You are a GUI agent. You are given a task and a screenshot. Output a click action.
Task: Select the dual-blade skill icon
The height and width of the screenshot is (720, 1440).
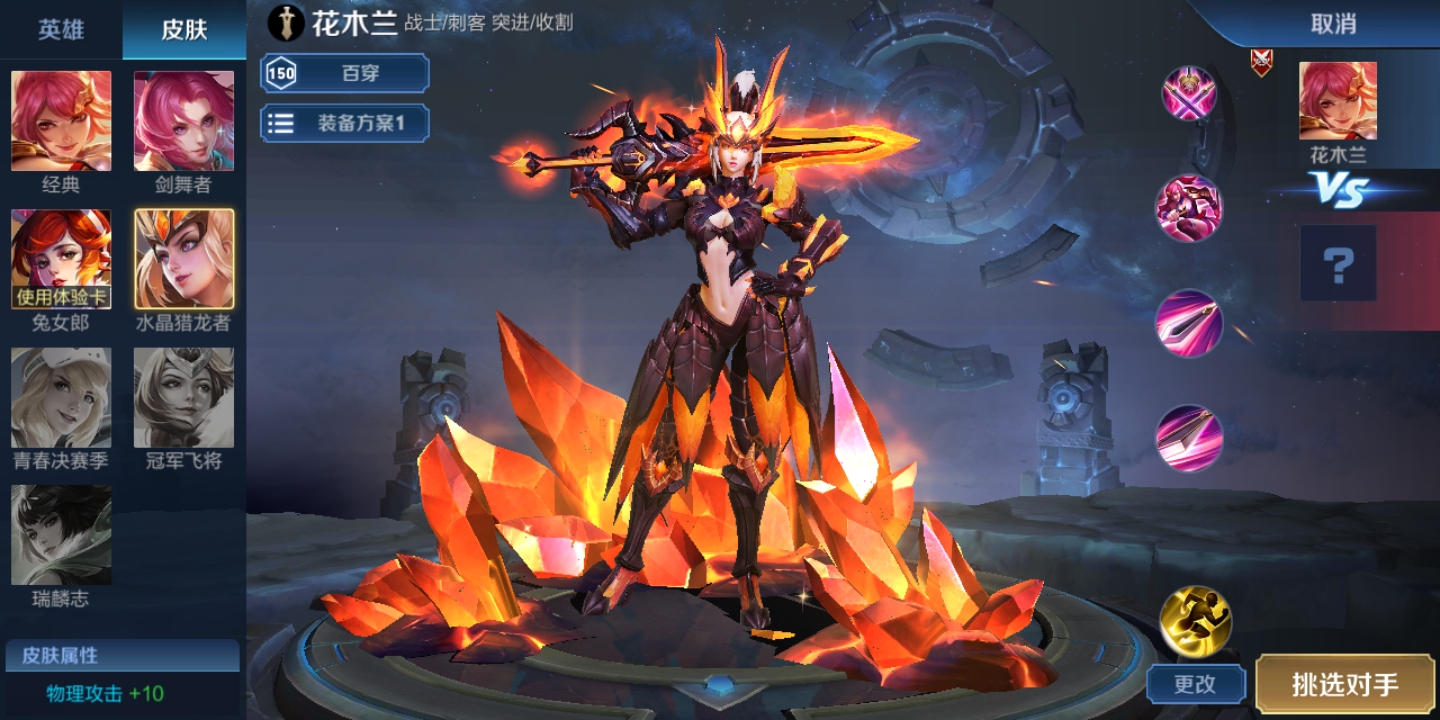(1190, 438)
